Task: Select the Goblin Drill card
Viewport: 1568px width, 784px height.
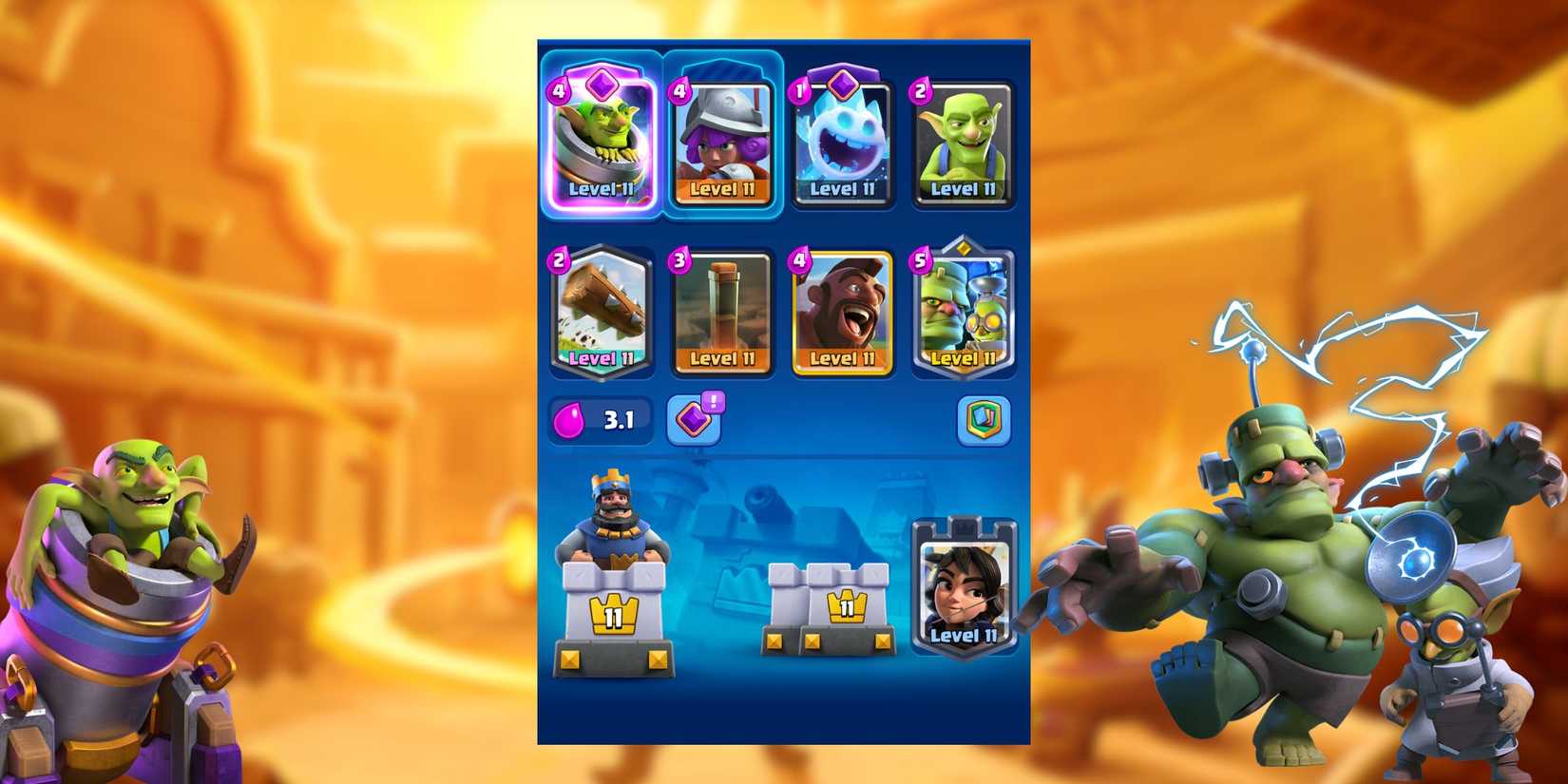Action: 722,314
